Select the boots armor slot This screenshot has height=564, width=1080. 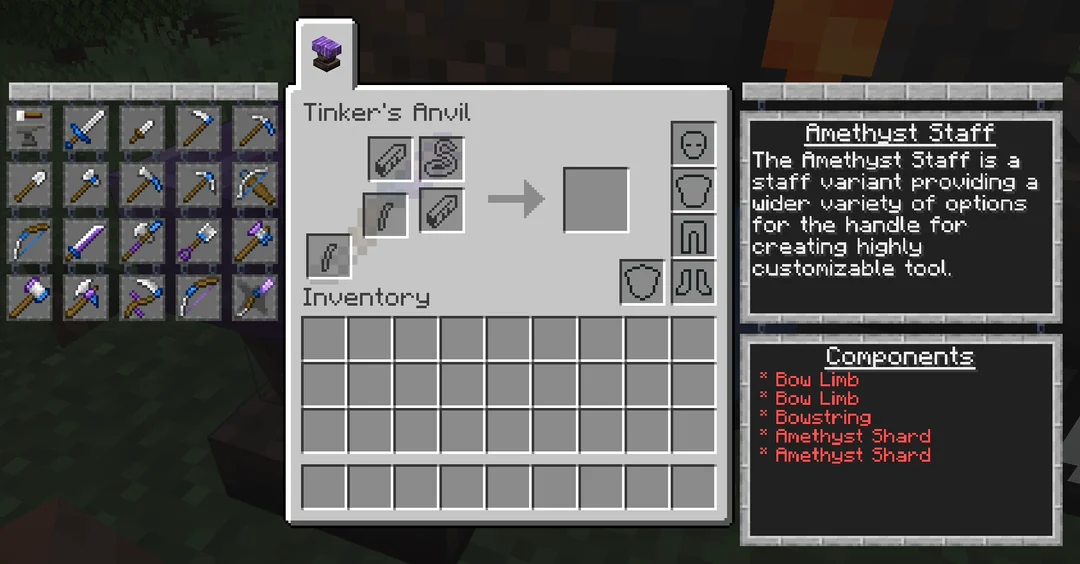coord(693,282)
